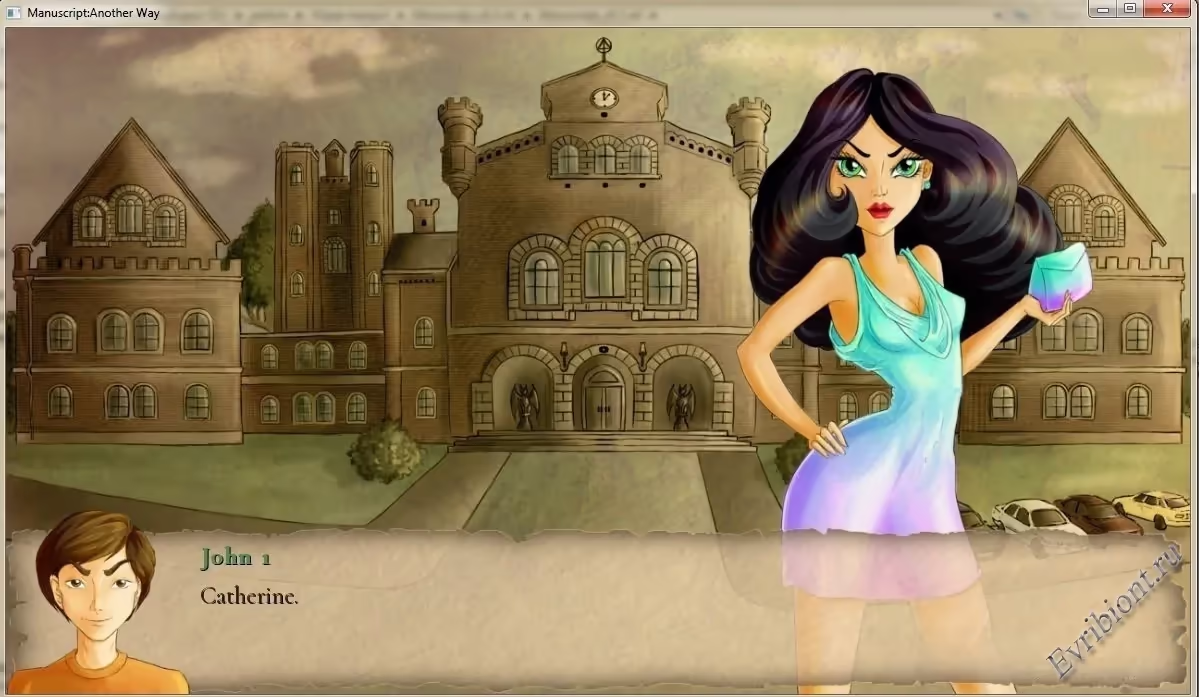
Task: Minimize the game window
Action: 1104,9
